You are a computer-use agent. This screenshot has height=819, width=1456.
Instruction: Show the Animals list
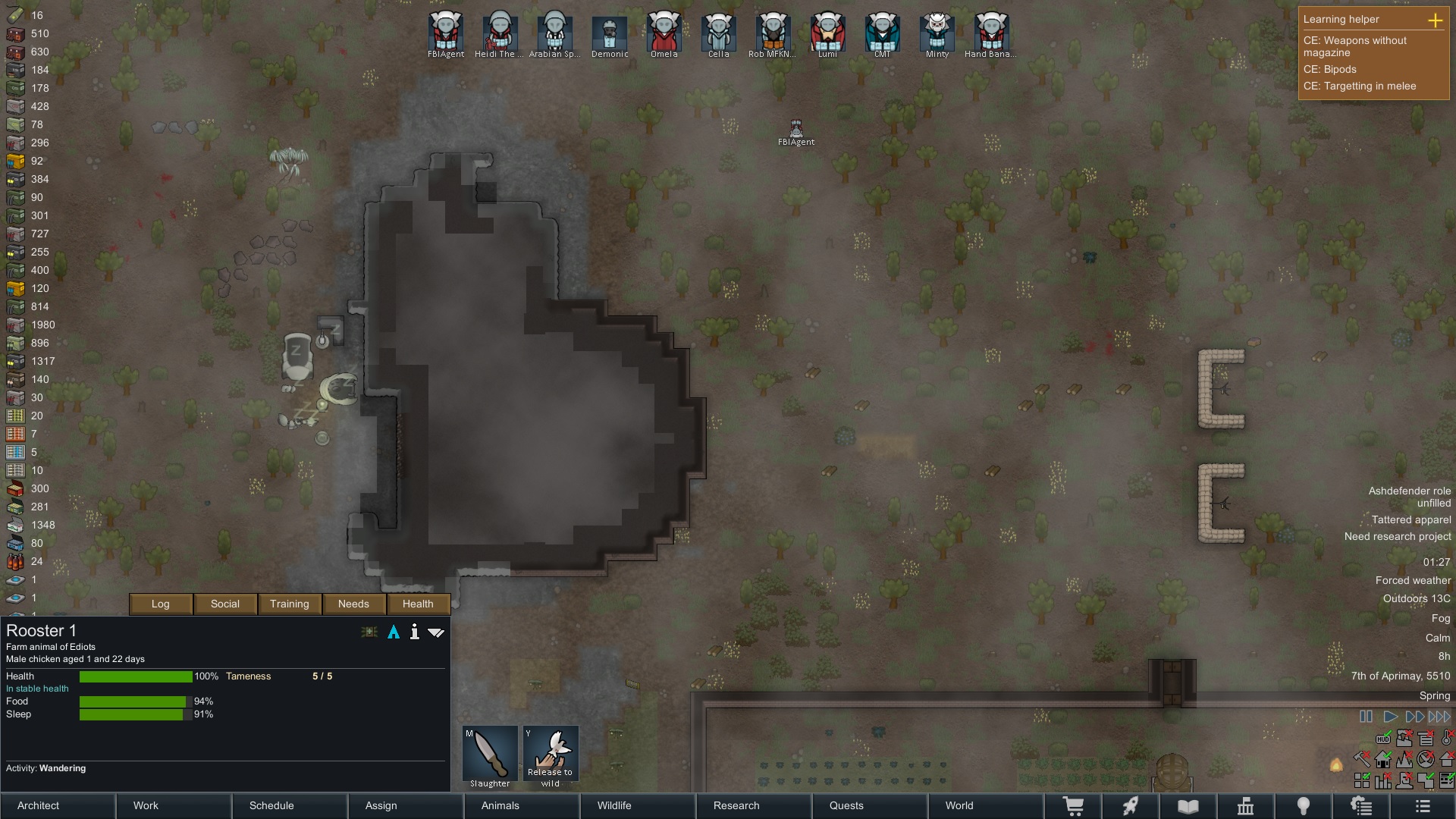tap(500, 805)
